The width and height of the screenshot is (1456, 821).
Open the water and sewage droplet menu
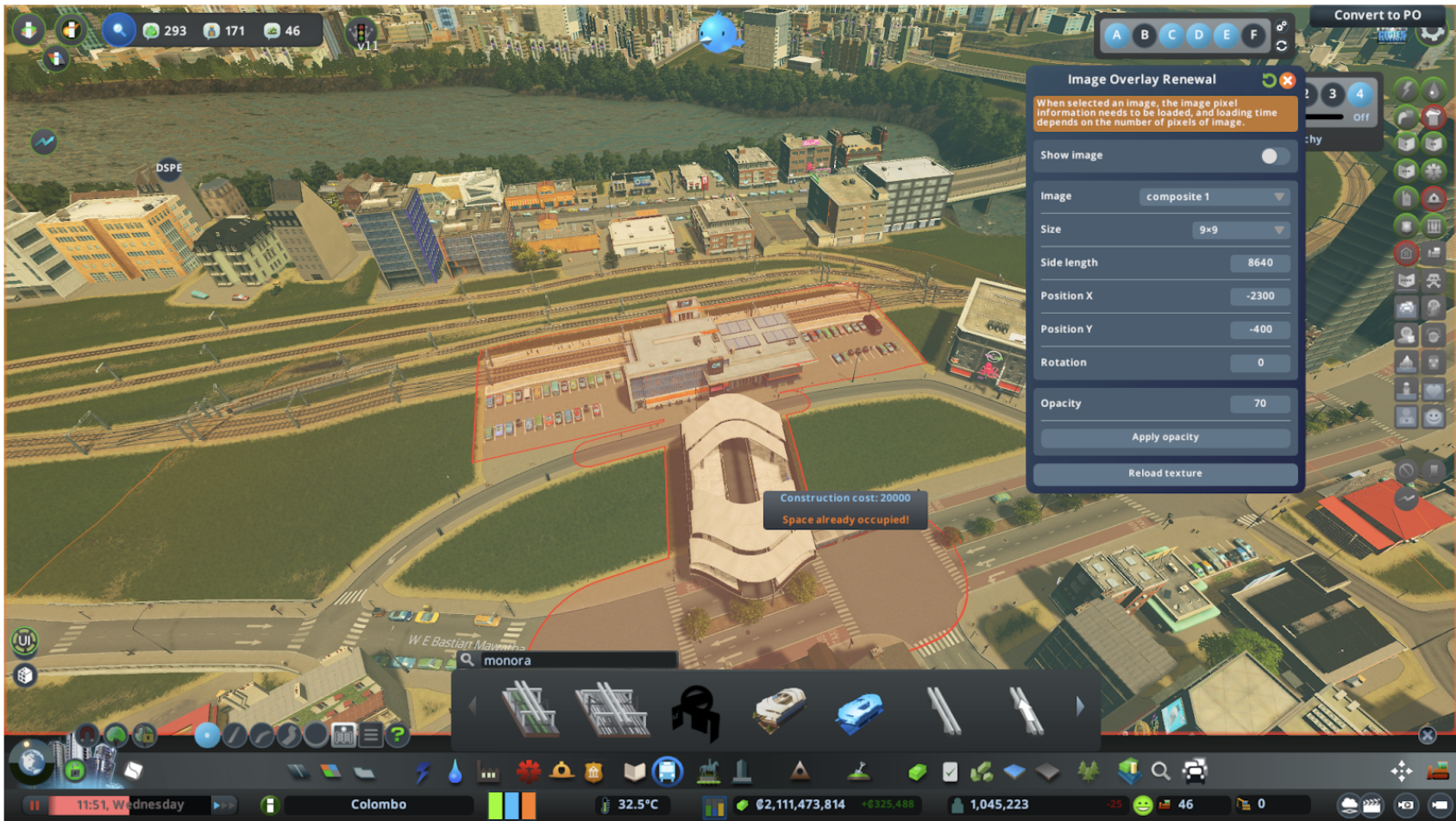click(x=455, y=771)
